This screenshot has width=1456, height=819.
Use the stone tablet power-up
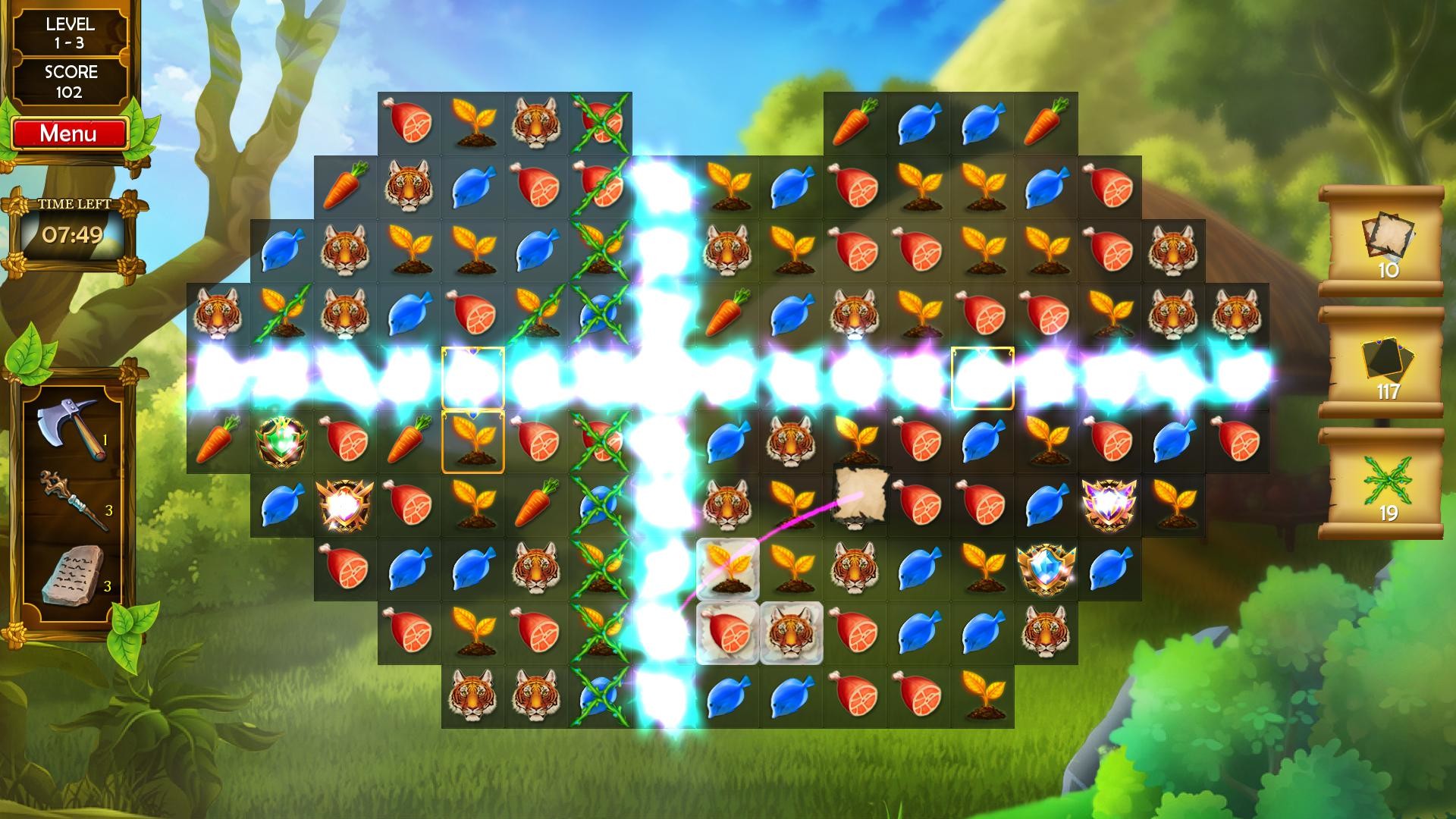pyautogui.click(x=71, y=574)
